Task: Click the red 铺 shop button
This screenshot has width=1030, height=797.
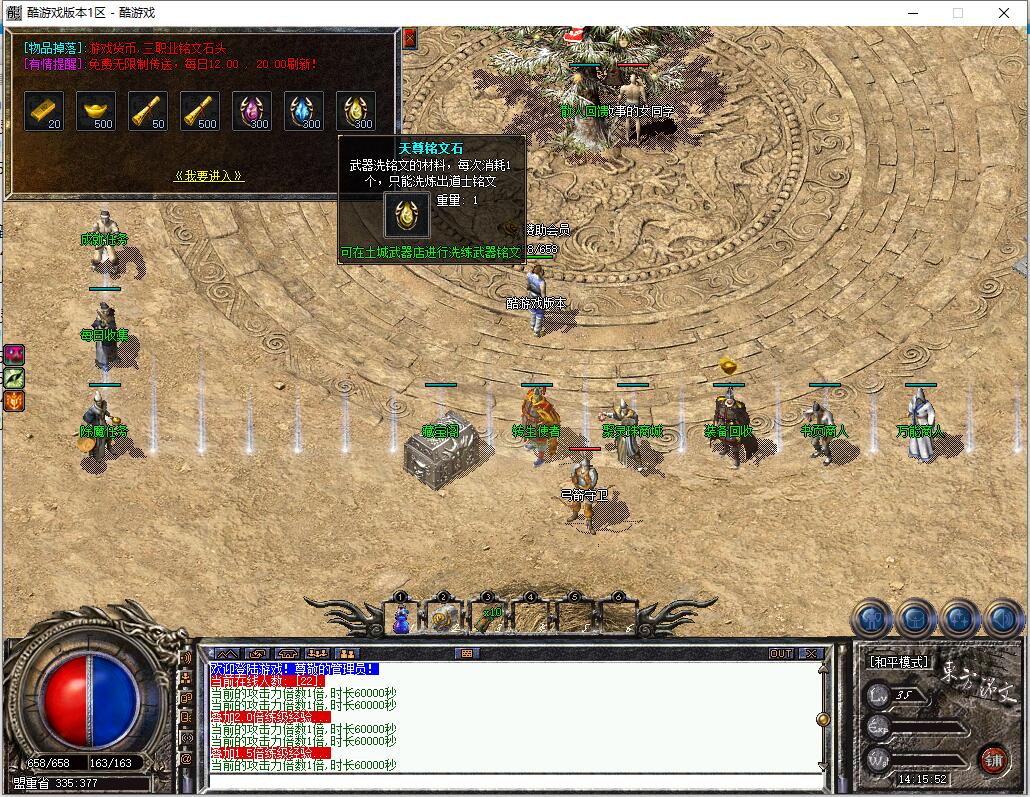Action: pos(993,758)
